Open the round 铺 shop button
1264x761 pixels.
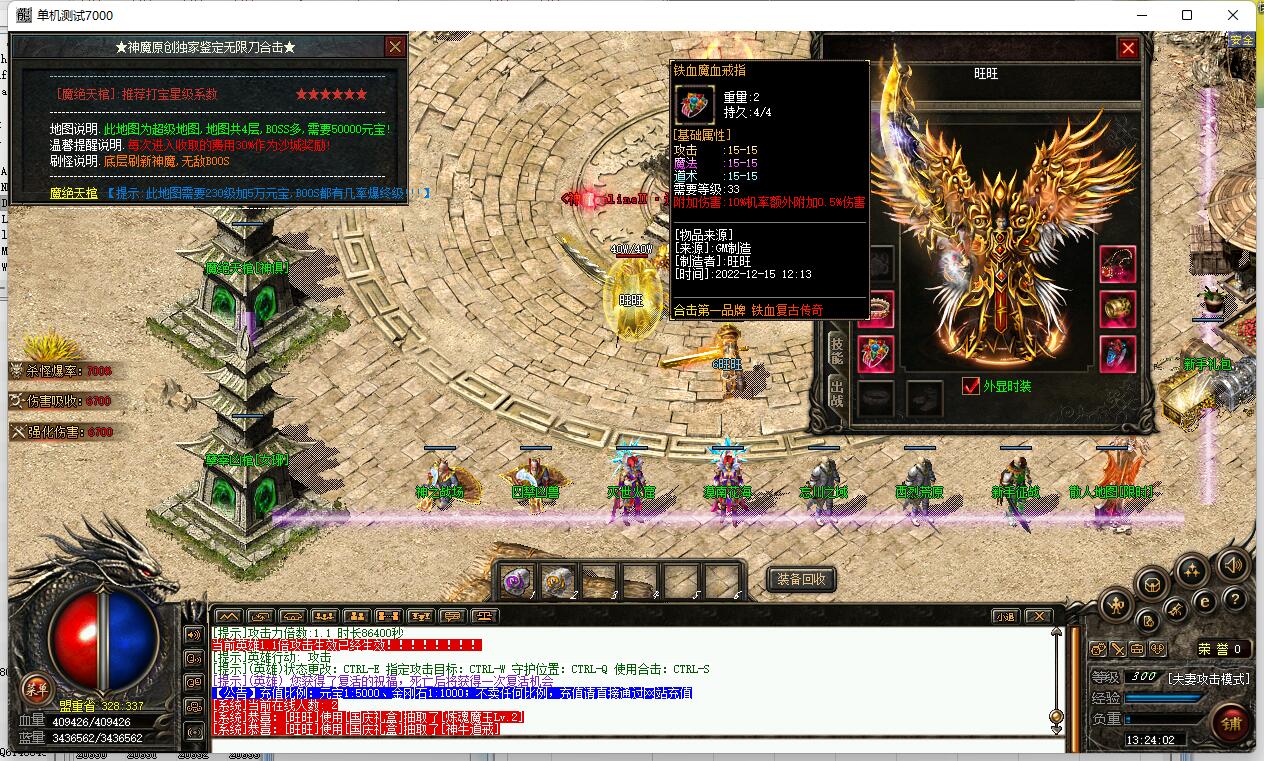click(x=1231, y=724)
